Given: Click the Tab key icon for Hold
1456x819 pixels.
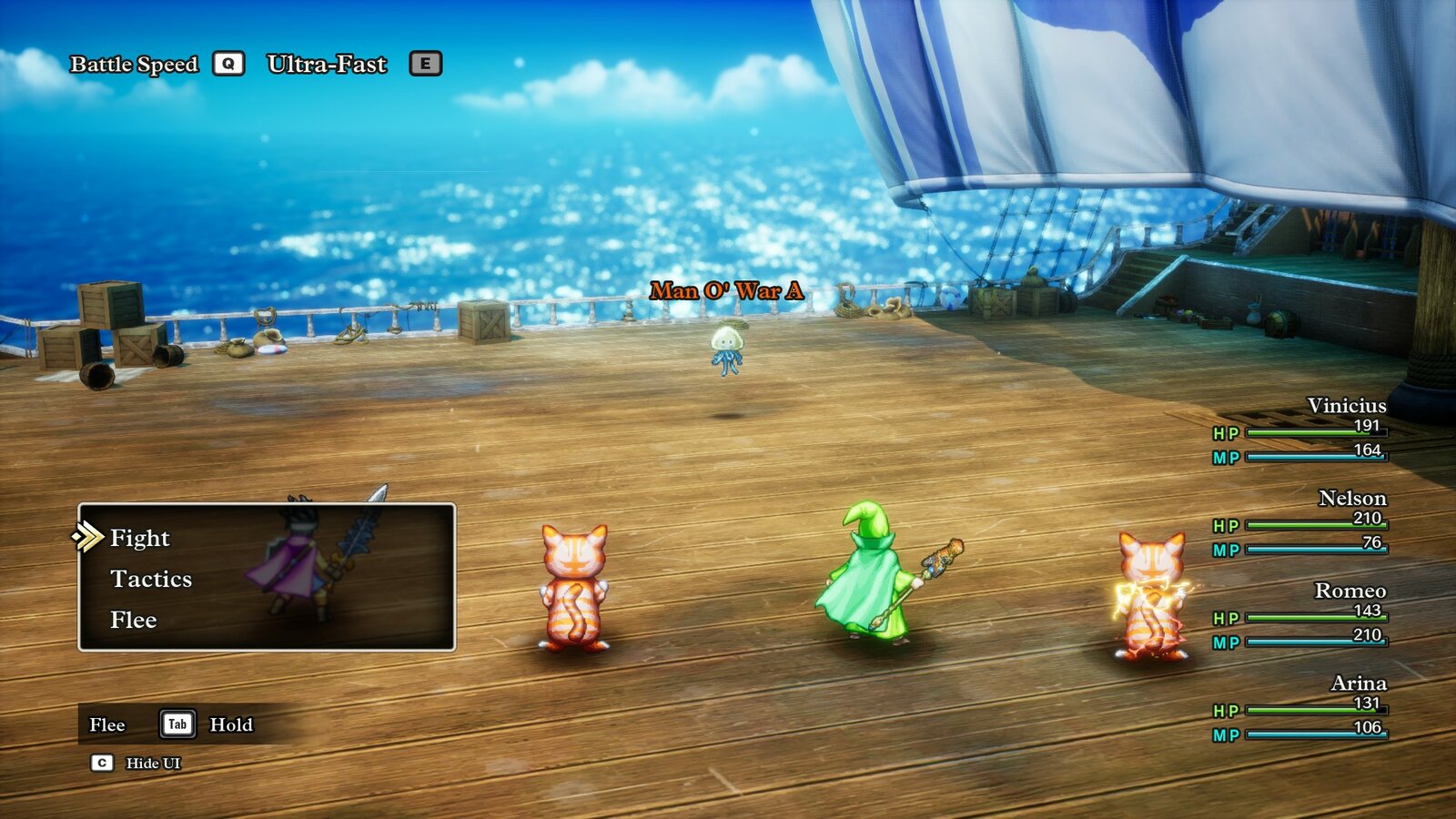Looking at the screenshot, I should tap(177, 725).
